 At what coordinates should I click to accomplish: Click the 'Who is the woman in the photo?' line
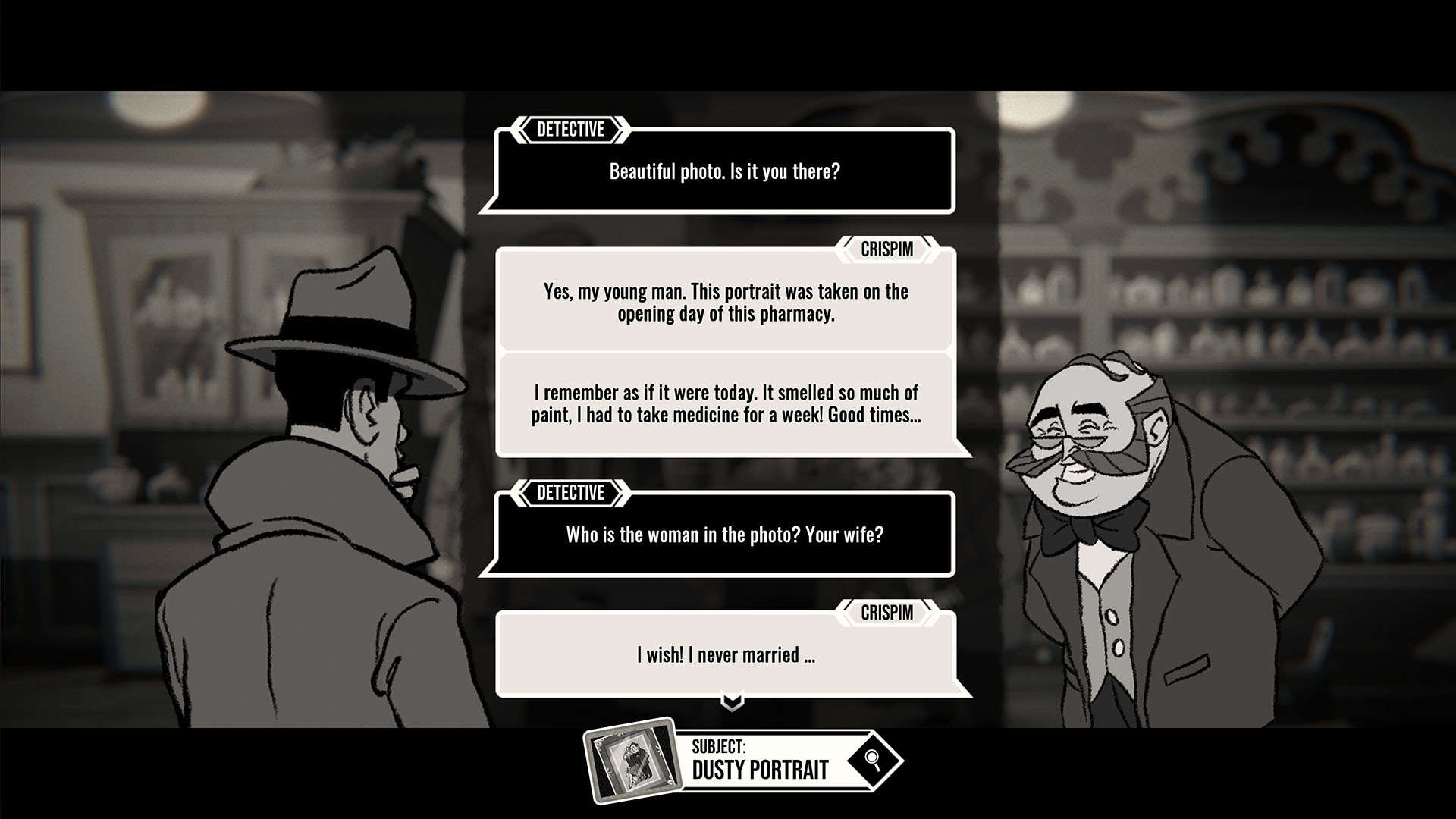pyautogui.click(x=726, y=536)
